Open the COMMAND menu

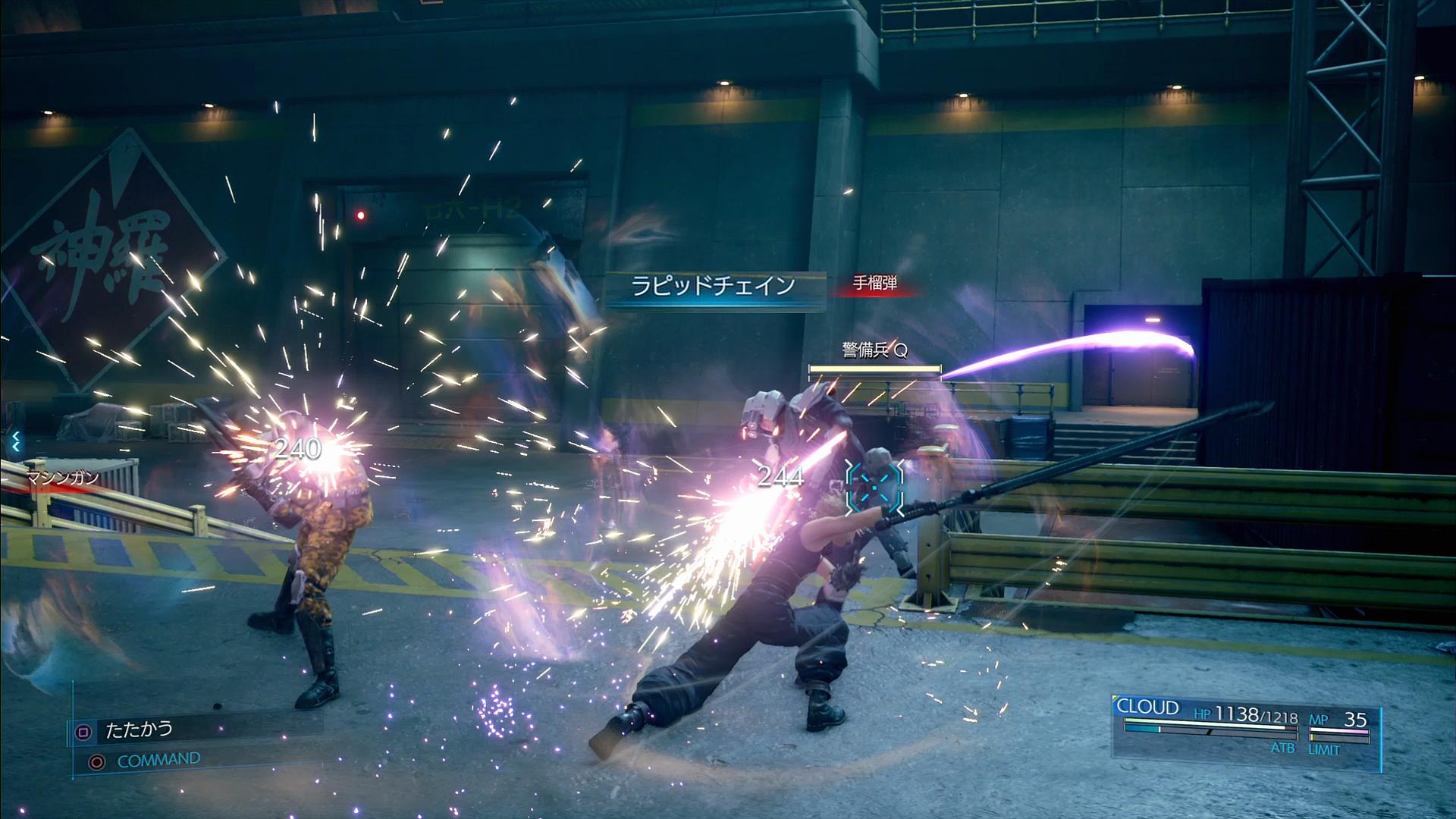pyautogui.click(x=158, y=761)
